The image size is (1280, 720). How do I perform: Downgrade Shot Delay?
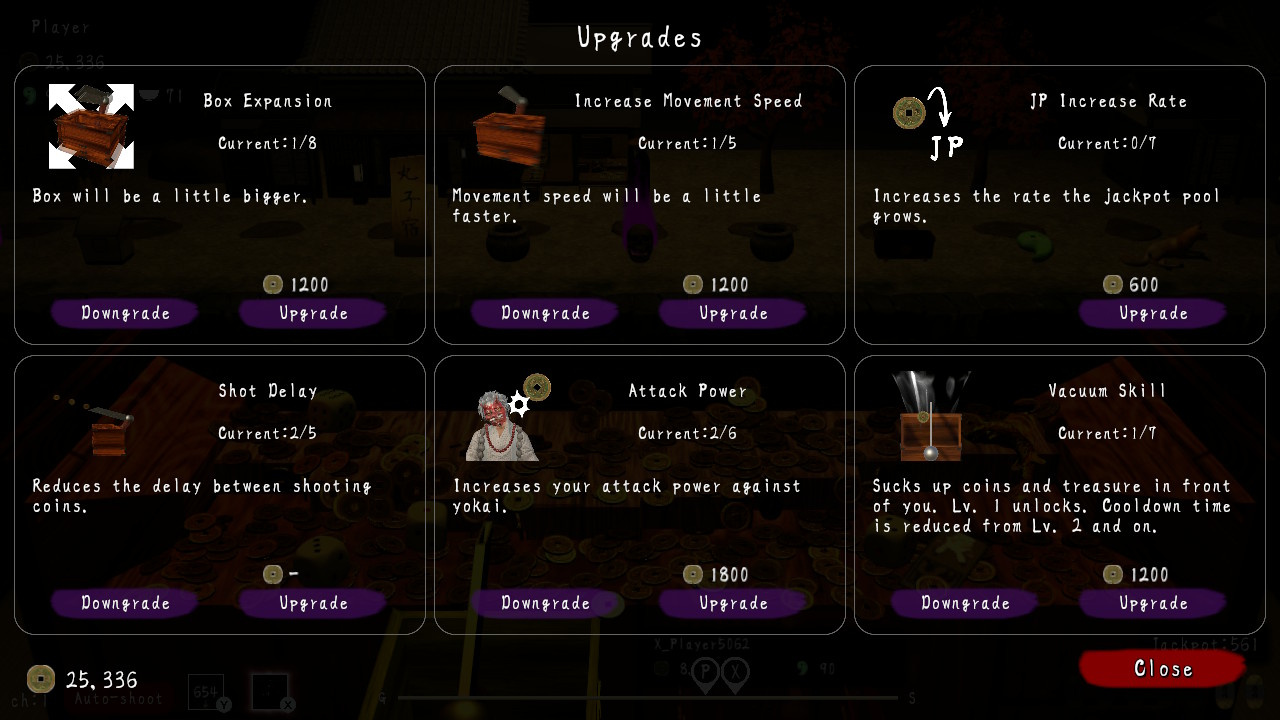(124, 603)
